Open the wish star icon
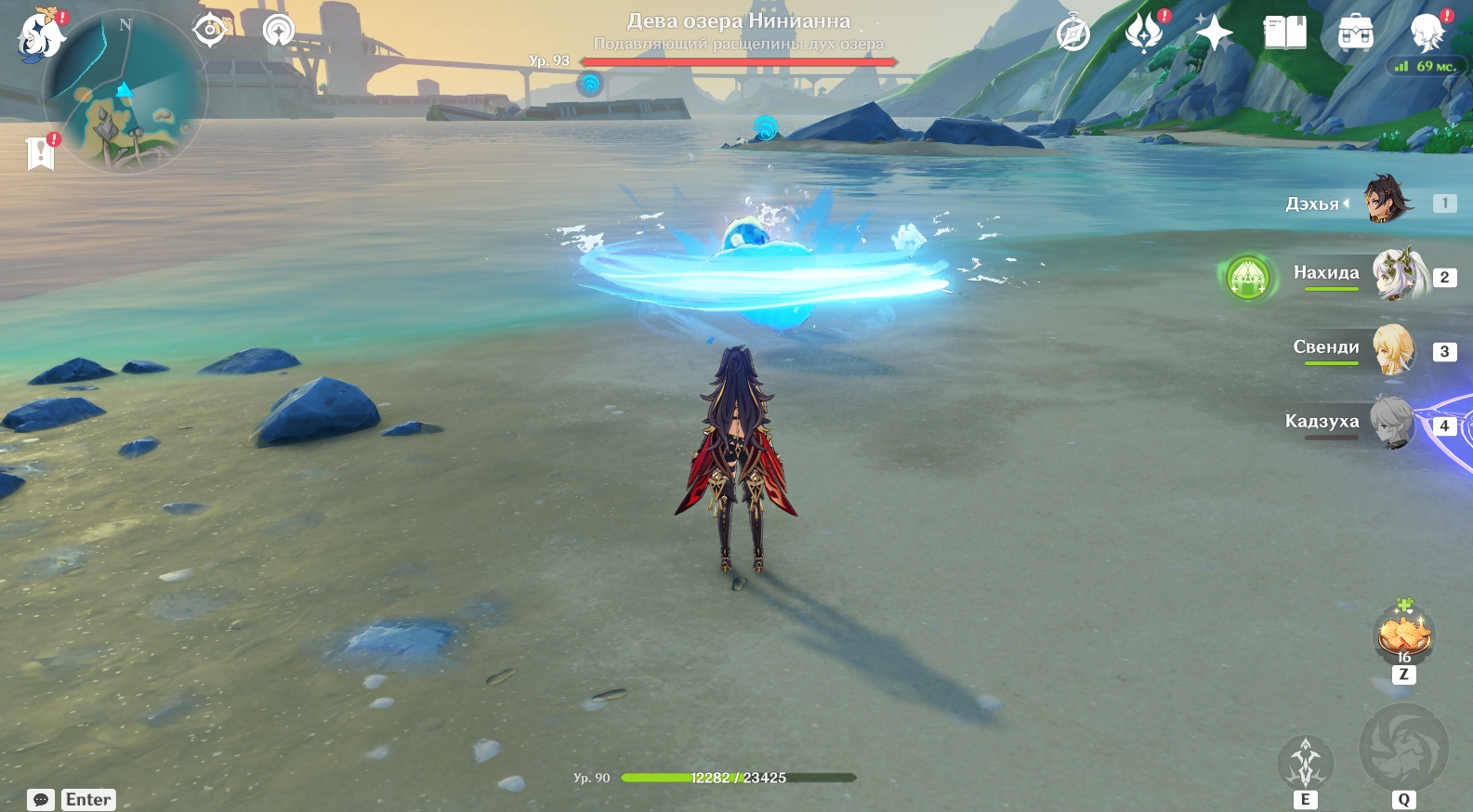Screen dimensions: 1473x812 pos(1214,33)
